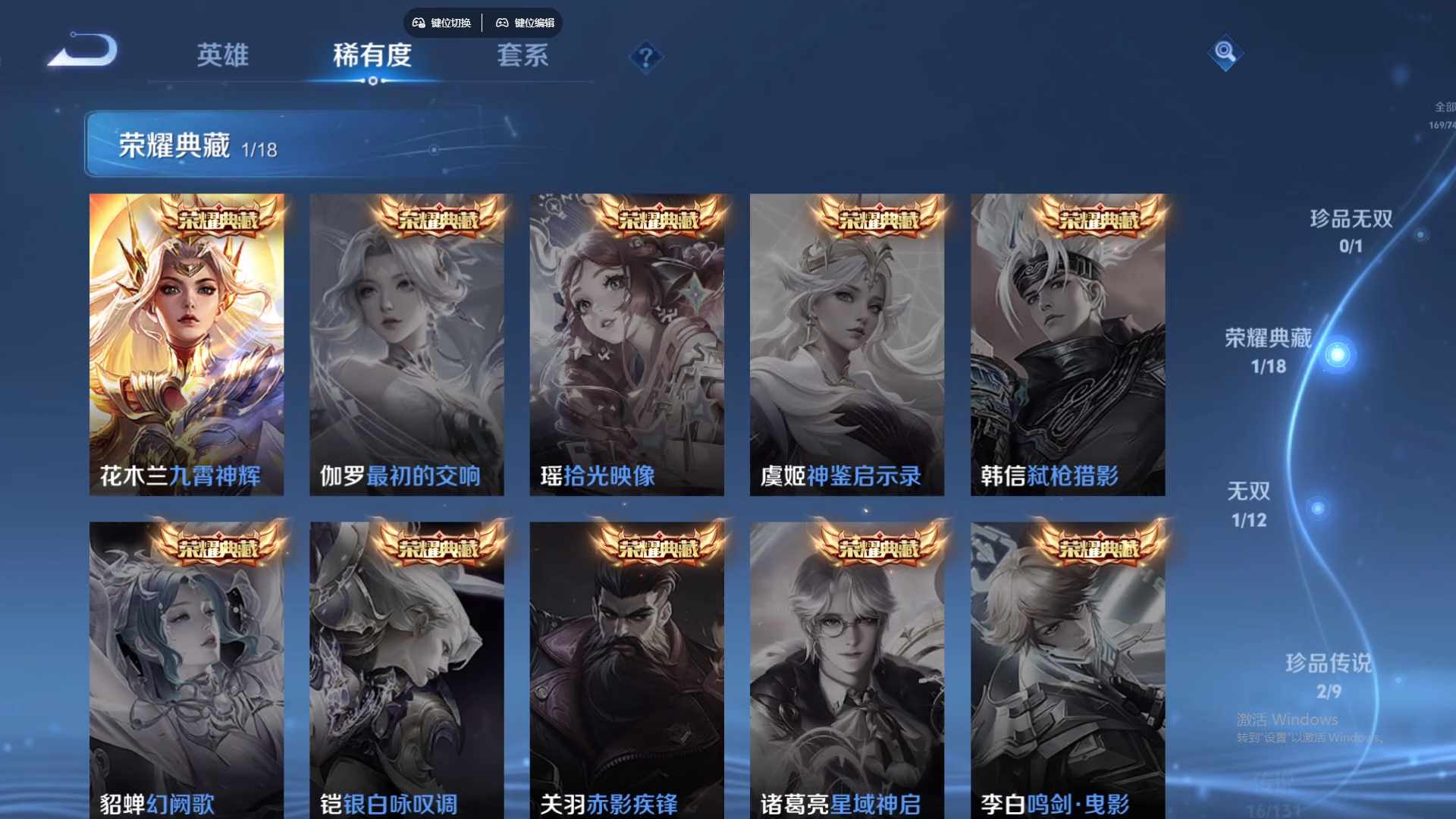1456x819 pixels.
Task: Select the 诸葛亮星域神启 skin card
Action: coord(848,667)
